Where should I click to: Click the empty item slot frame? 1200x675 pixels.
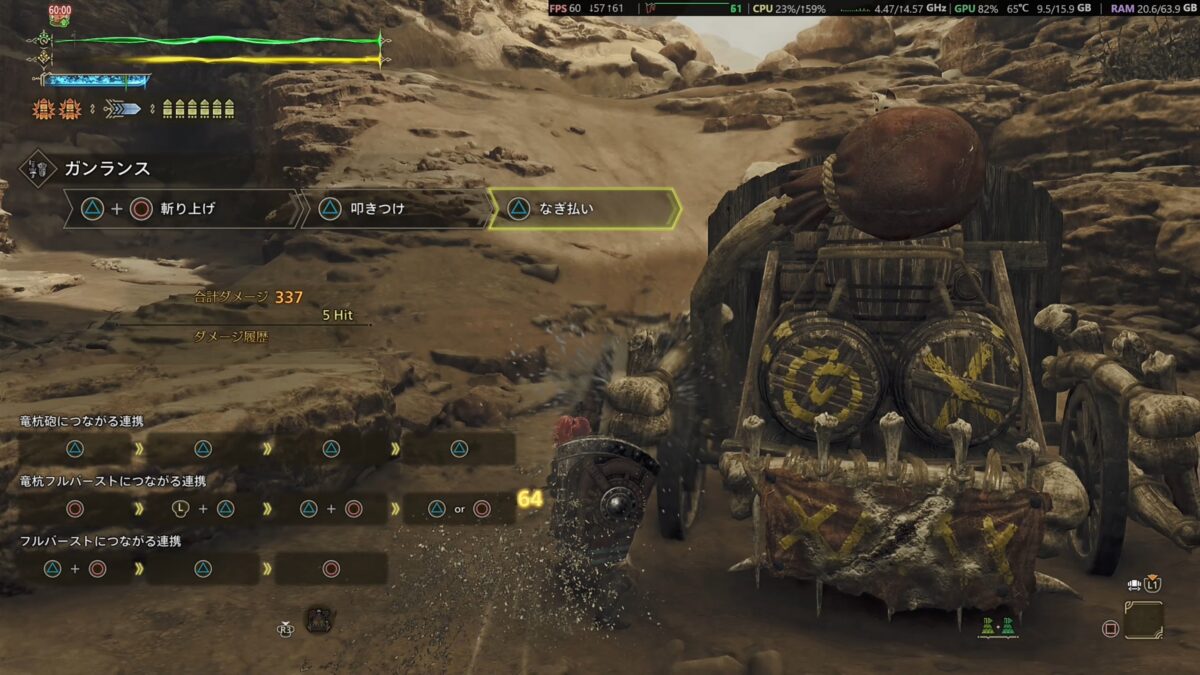[x=1142, y=620]
